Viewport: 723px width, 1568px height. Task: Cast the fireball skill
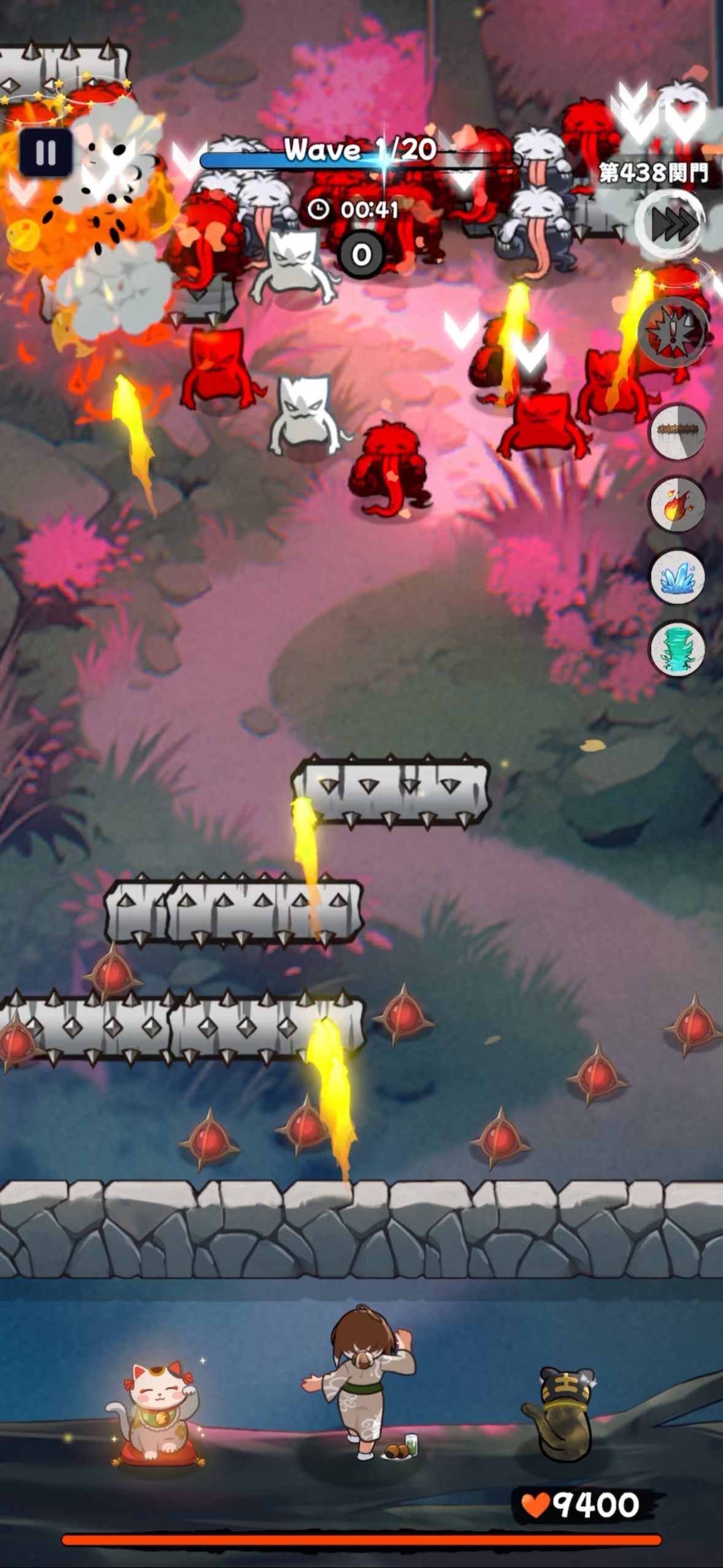[677, 505]
